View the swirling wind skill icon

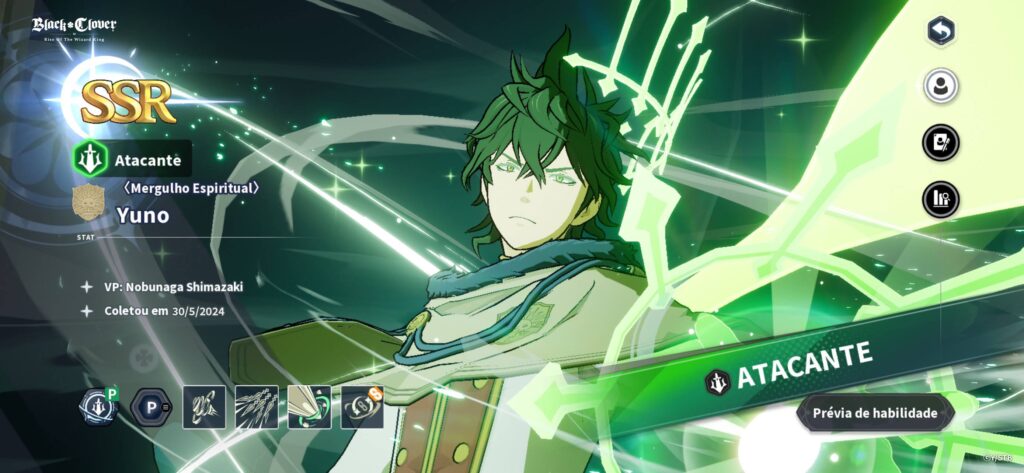(x=203, y=407)
